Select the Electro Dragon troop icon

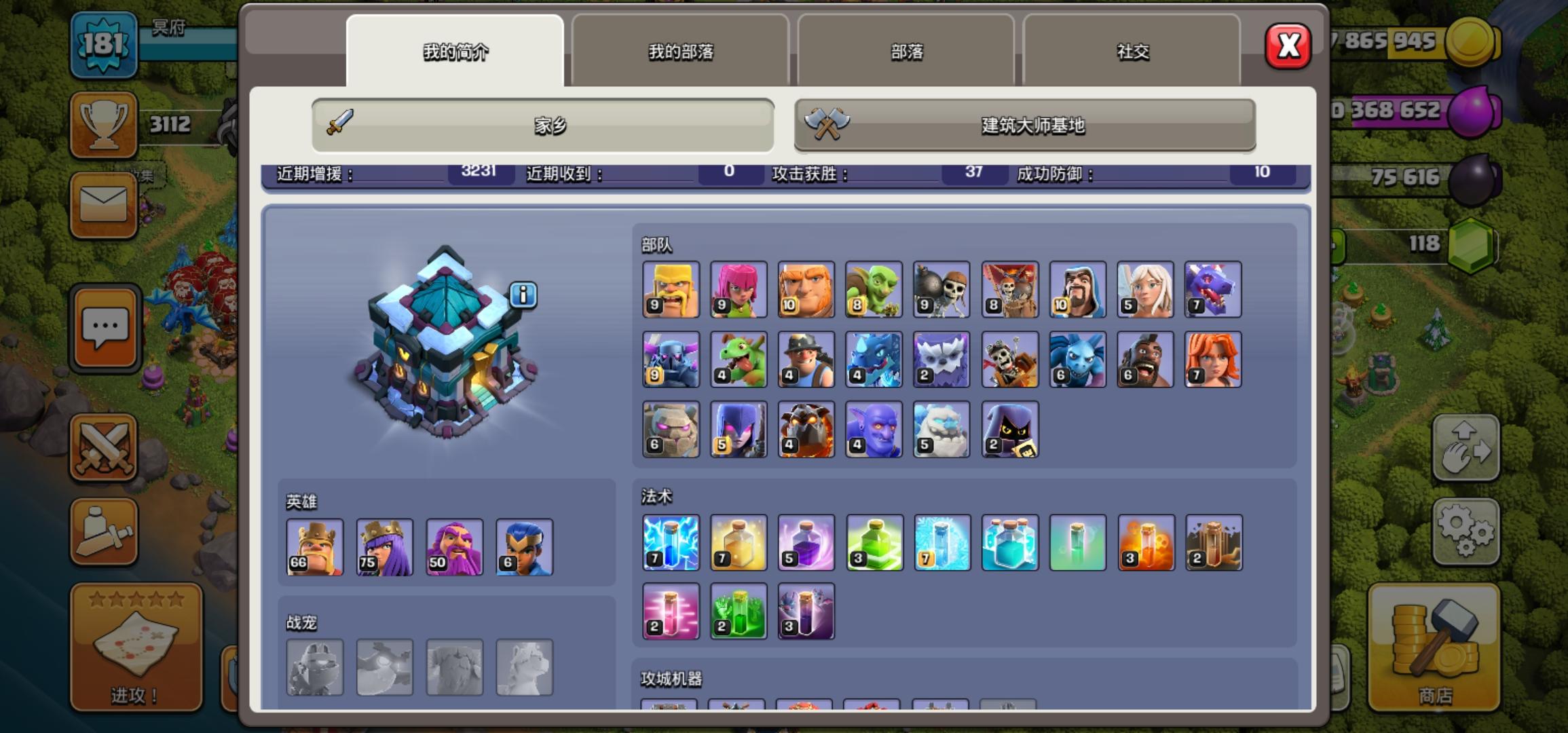pyautogui.click(x=874, y=358)
